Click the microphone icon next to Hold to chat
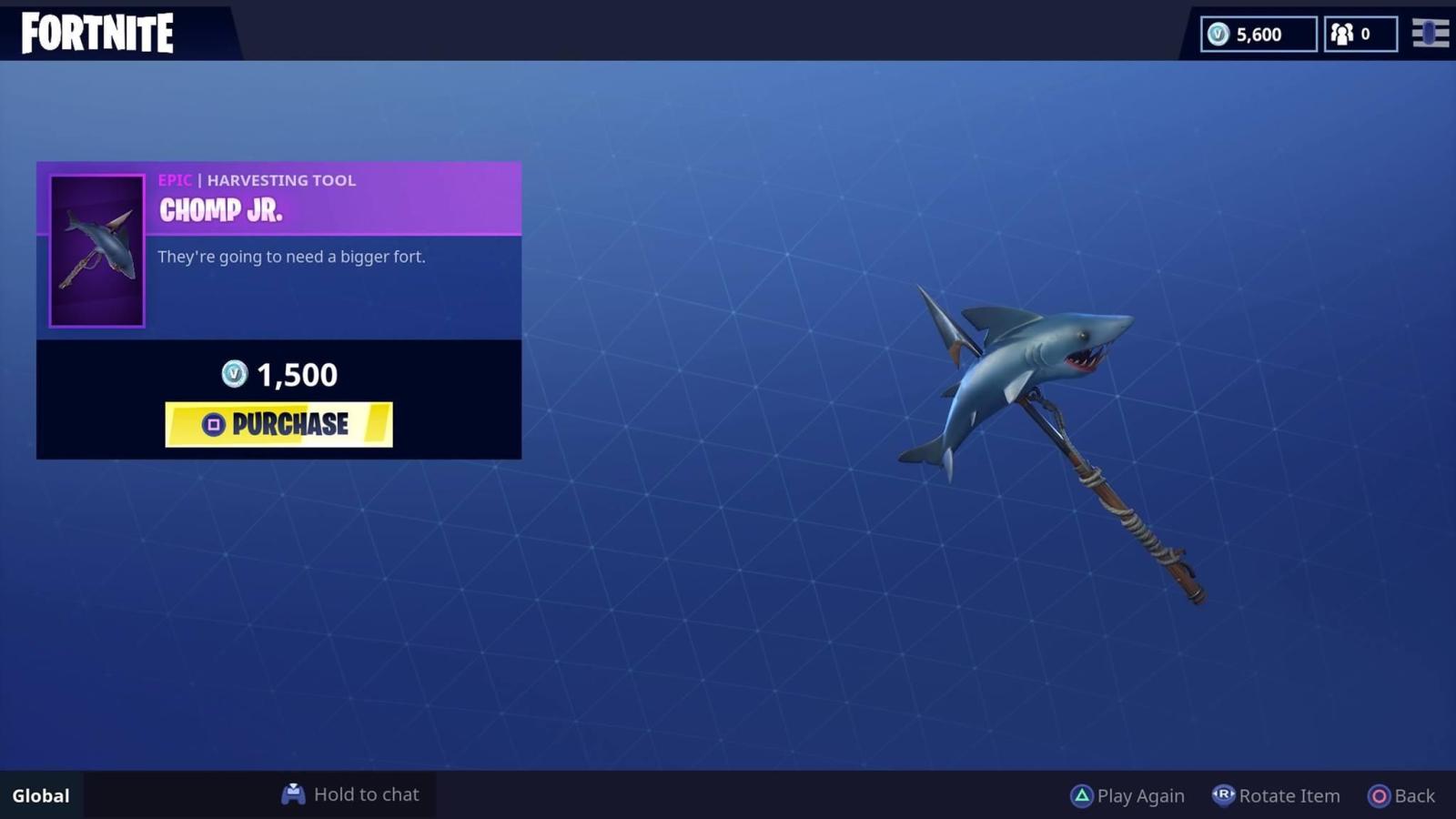The width and height of the screenshot is (1456, 819). point(292,794)
